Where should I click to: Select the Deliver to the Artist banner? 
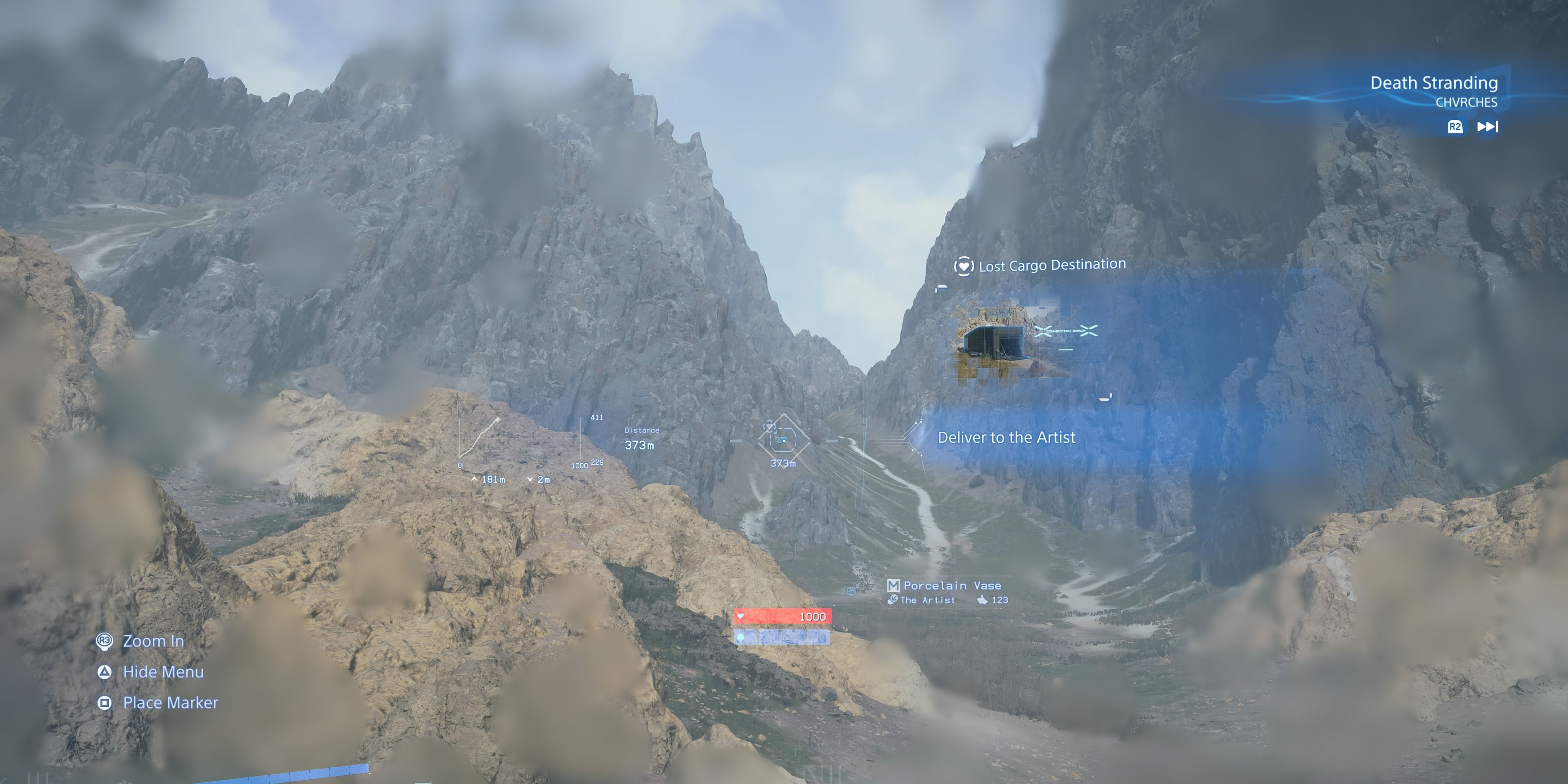coord(1007,438)
